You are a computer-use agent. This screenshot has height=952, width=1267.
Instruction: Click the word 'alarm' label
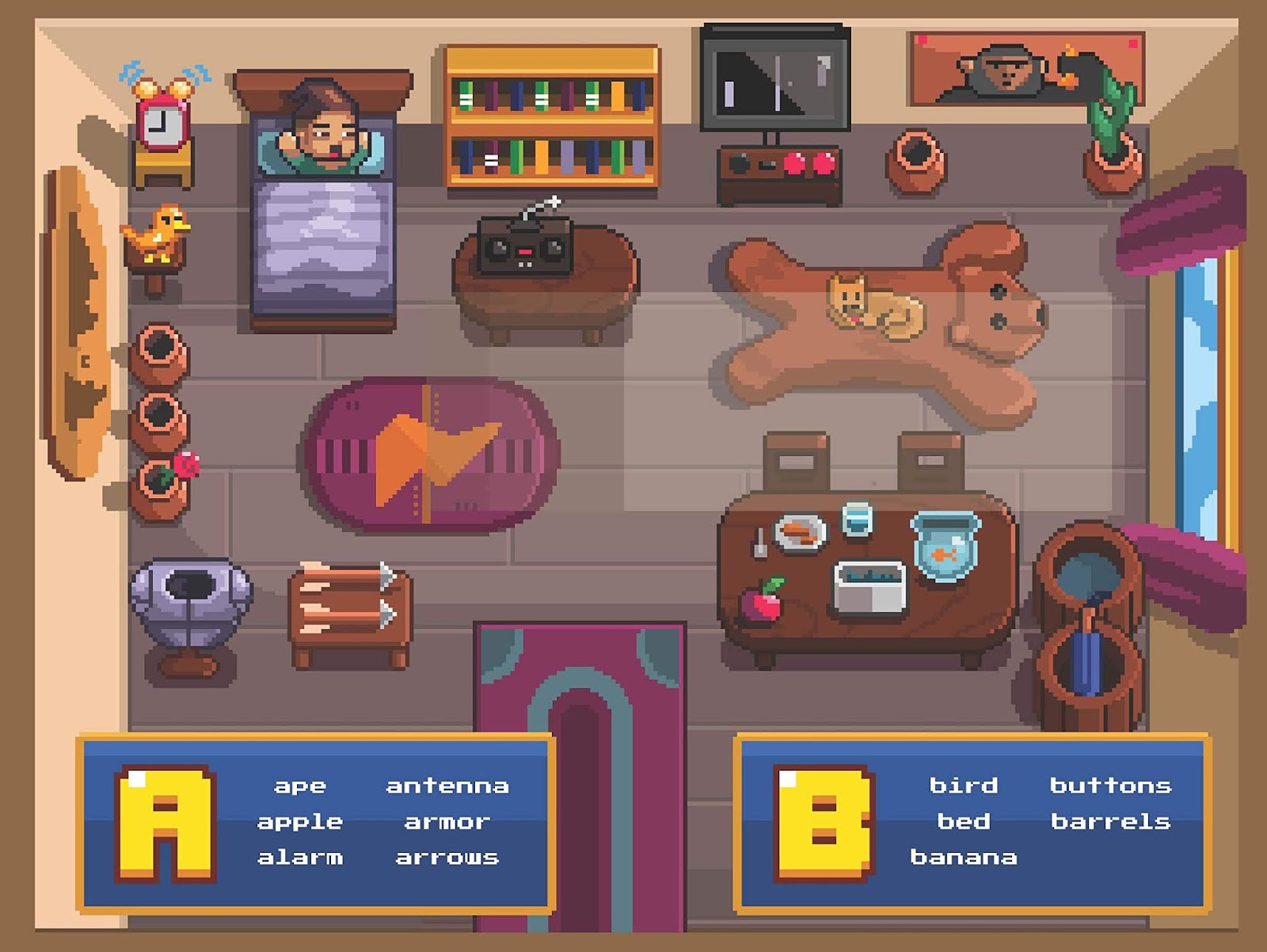click(301, 857)
